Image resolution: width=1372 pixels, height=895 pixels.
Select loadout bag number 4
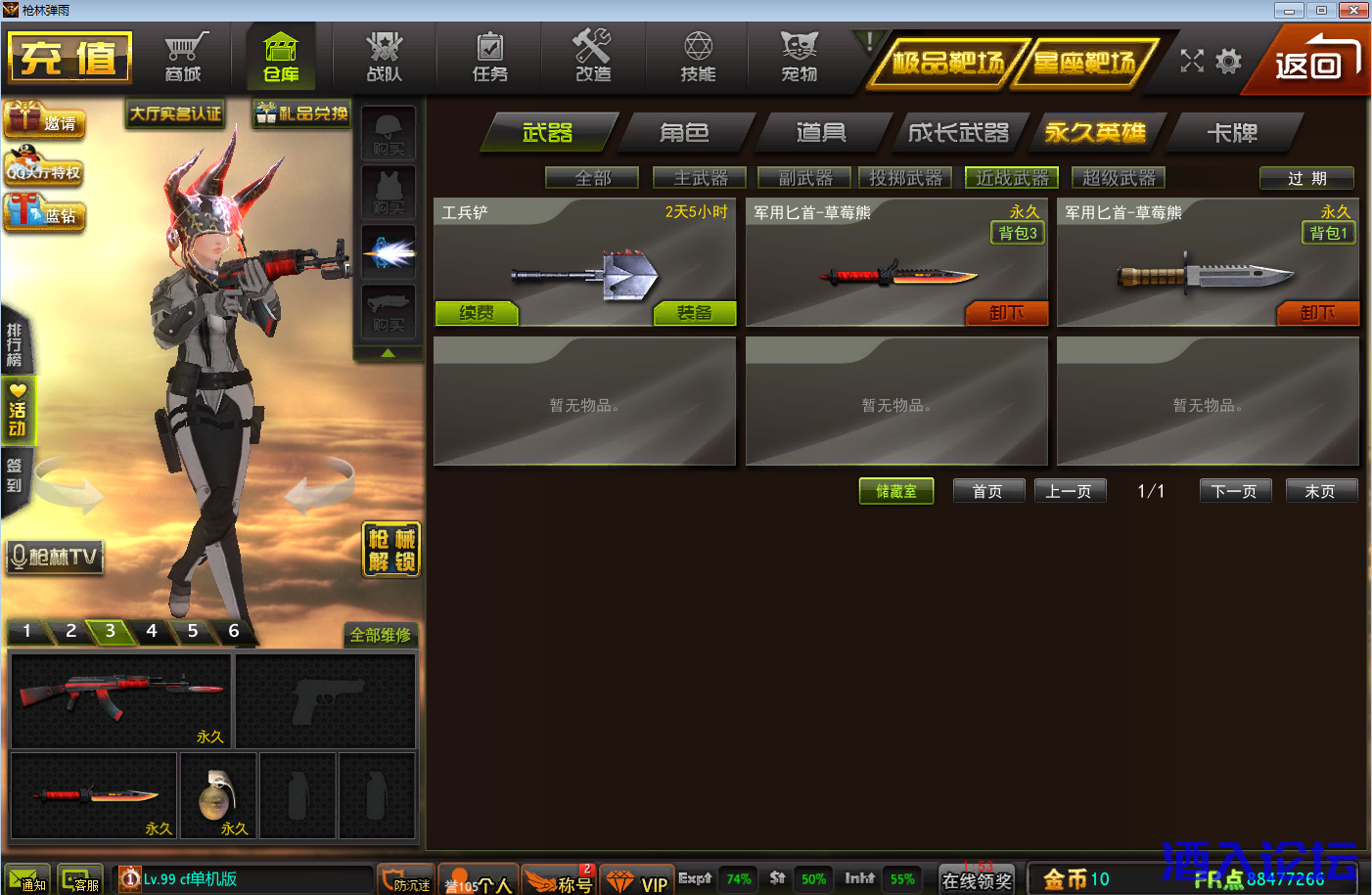coord(152,631)
